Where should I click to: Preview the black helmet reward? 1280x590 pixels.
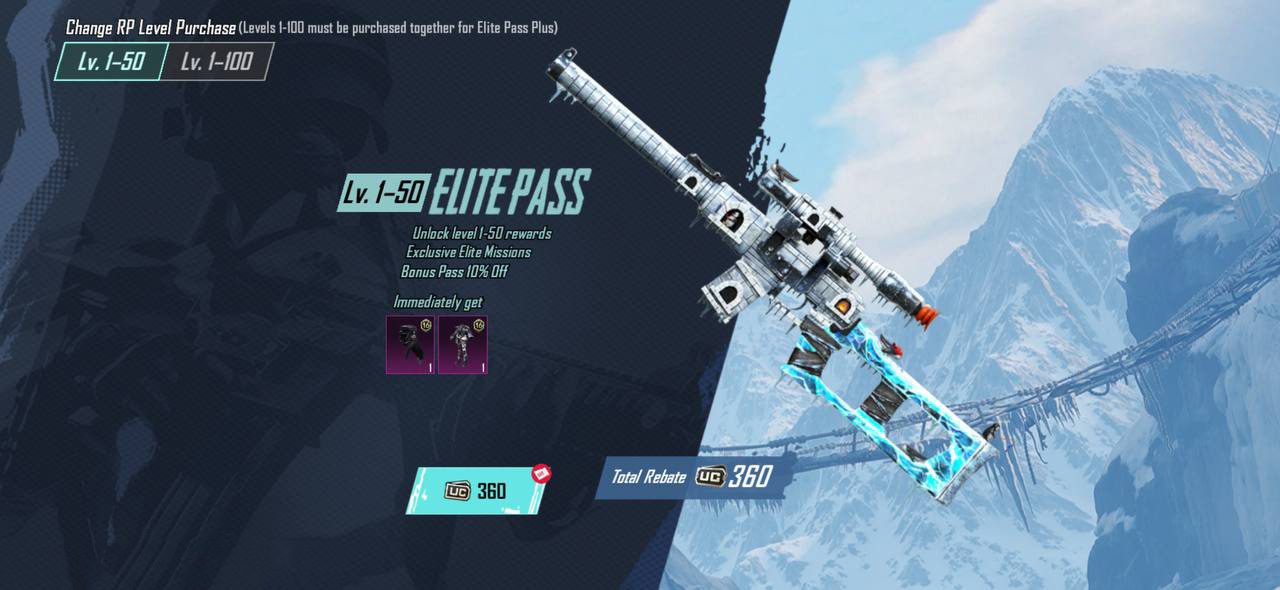(x=410, y=344)
